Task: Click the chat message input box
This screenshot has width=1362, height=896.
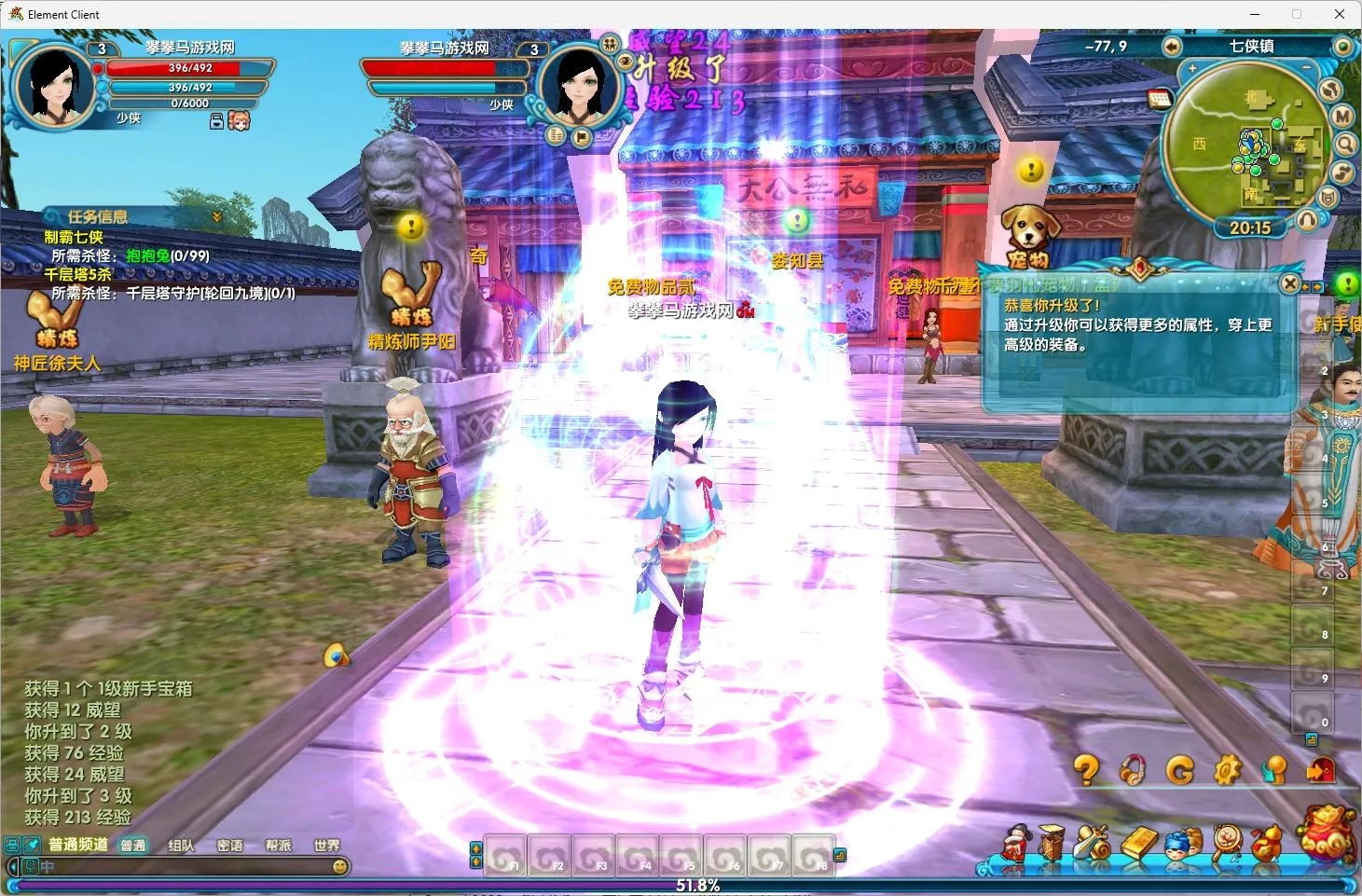Action: point(186,867)
